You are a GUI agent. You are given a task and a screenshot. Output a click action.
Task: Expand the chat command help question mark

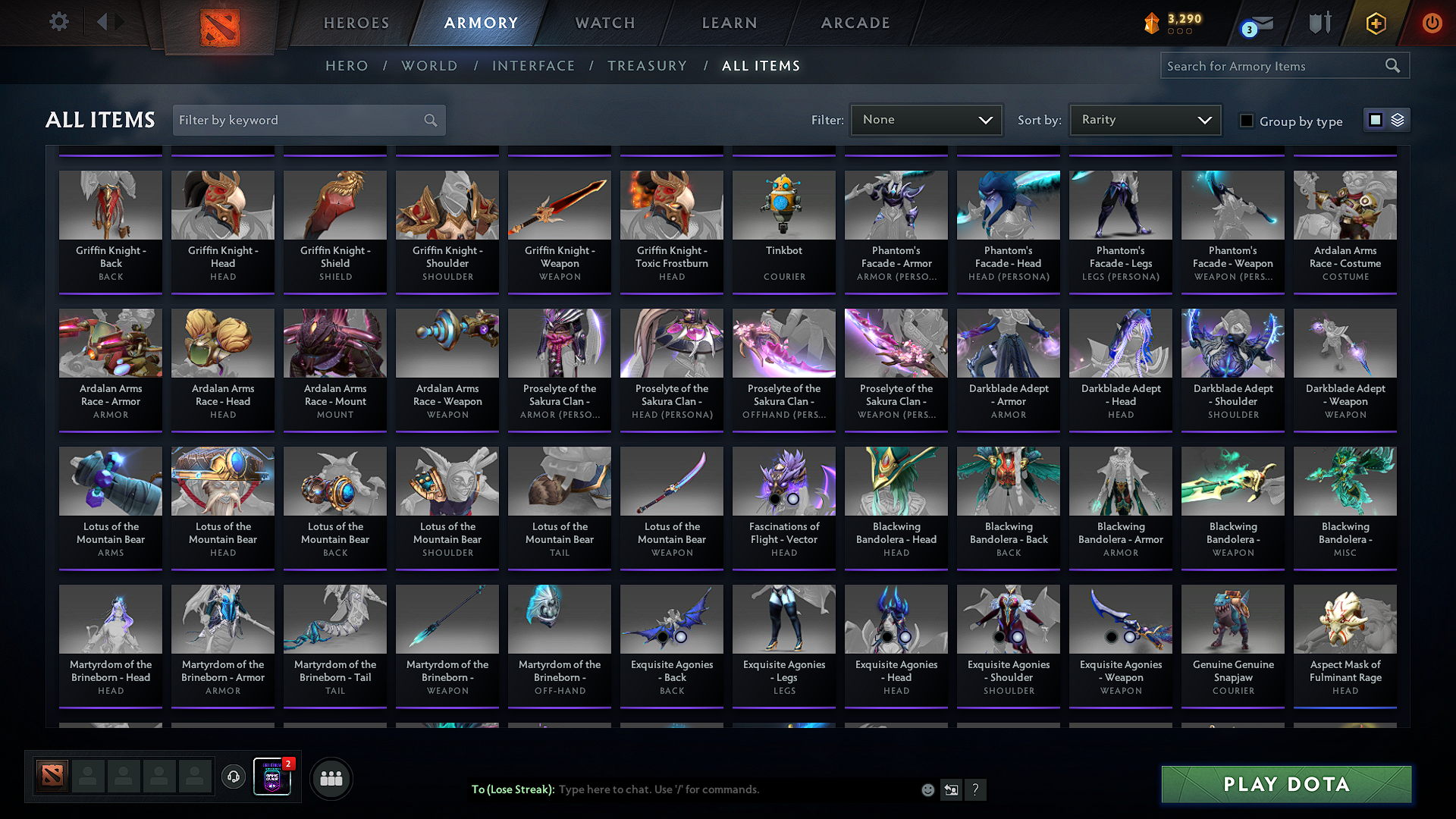click(976, 789)
